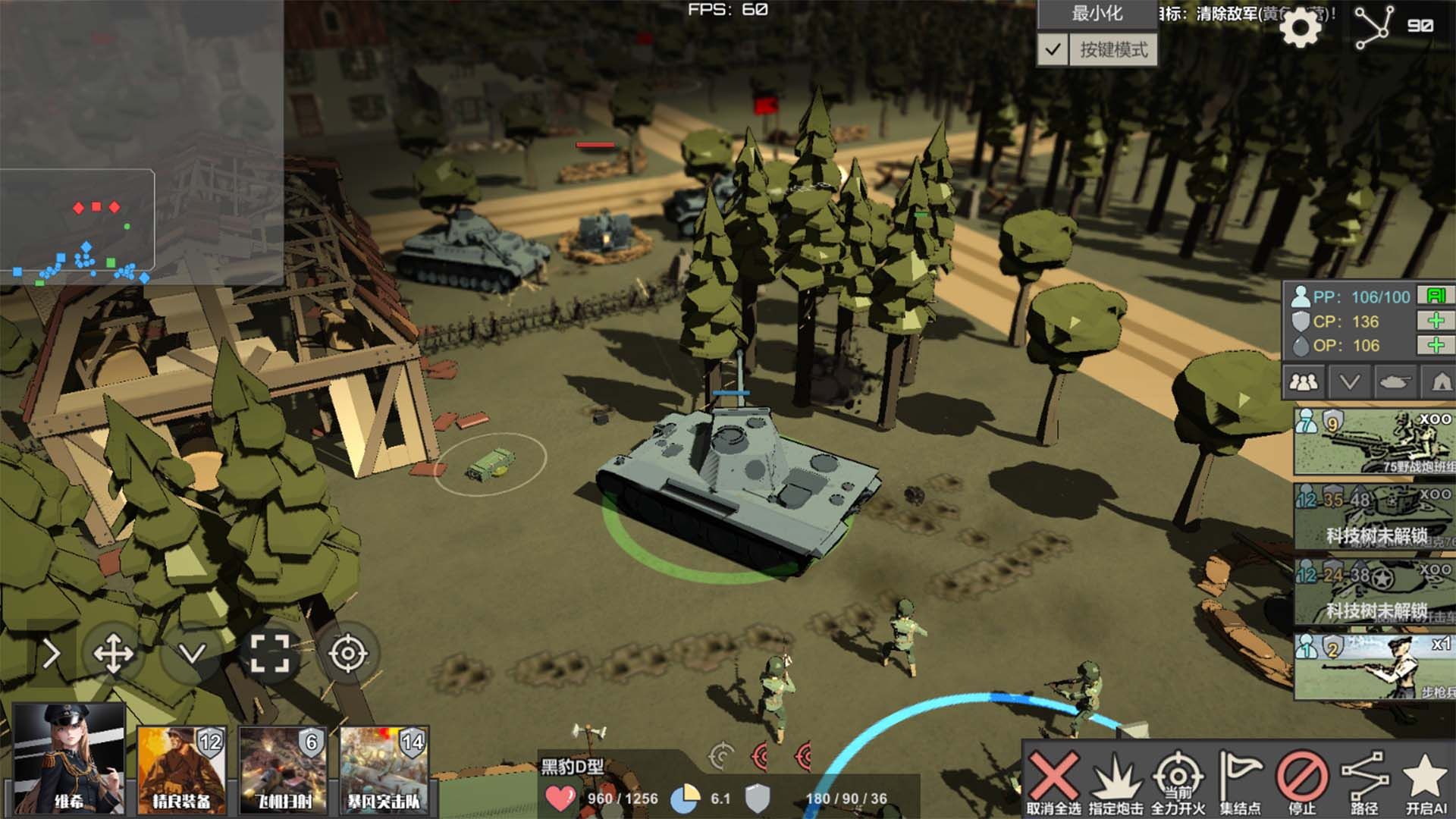
Task: Click the 停止 stop command
Action: (x=1302, y=783)
